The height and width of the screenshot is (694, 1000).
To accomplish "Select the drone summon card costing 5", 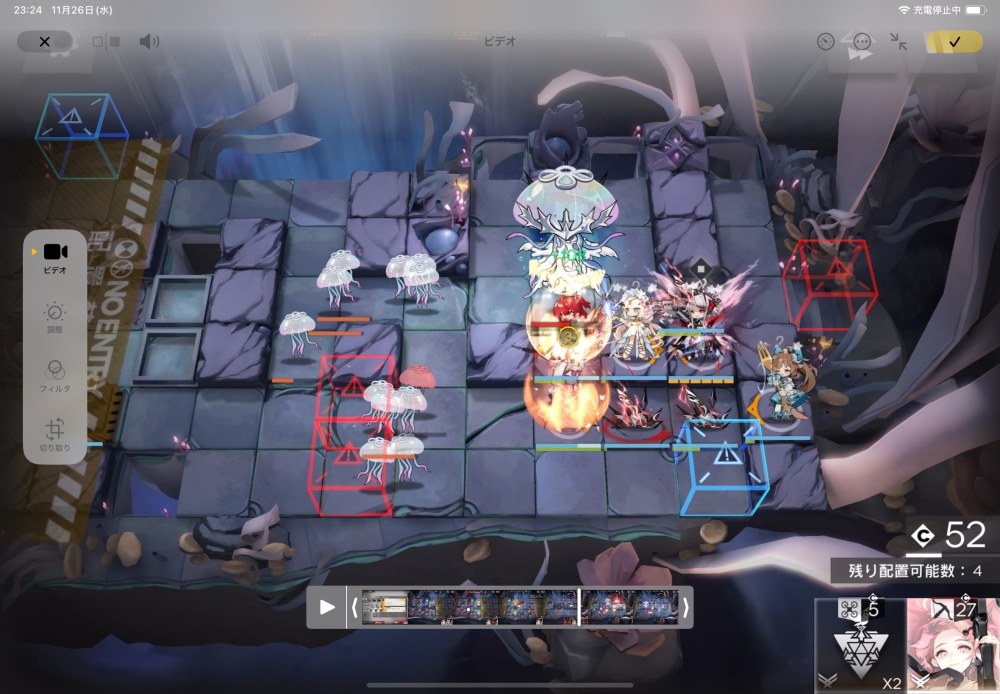I will [x=859, y=645].
